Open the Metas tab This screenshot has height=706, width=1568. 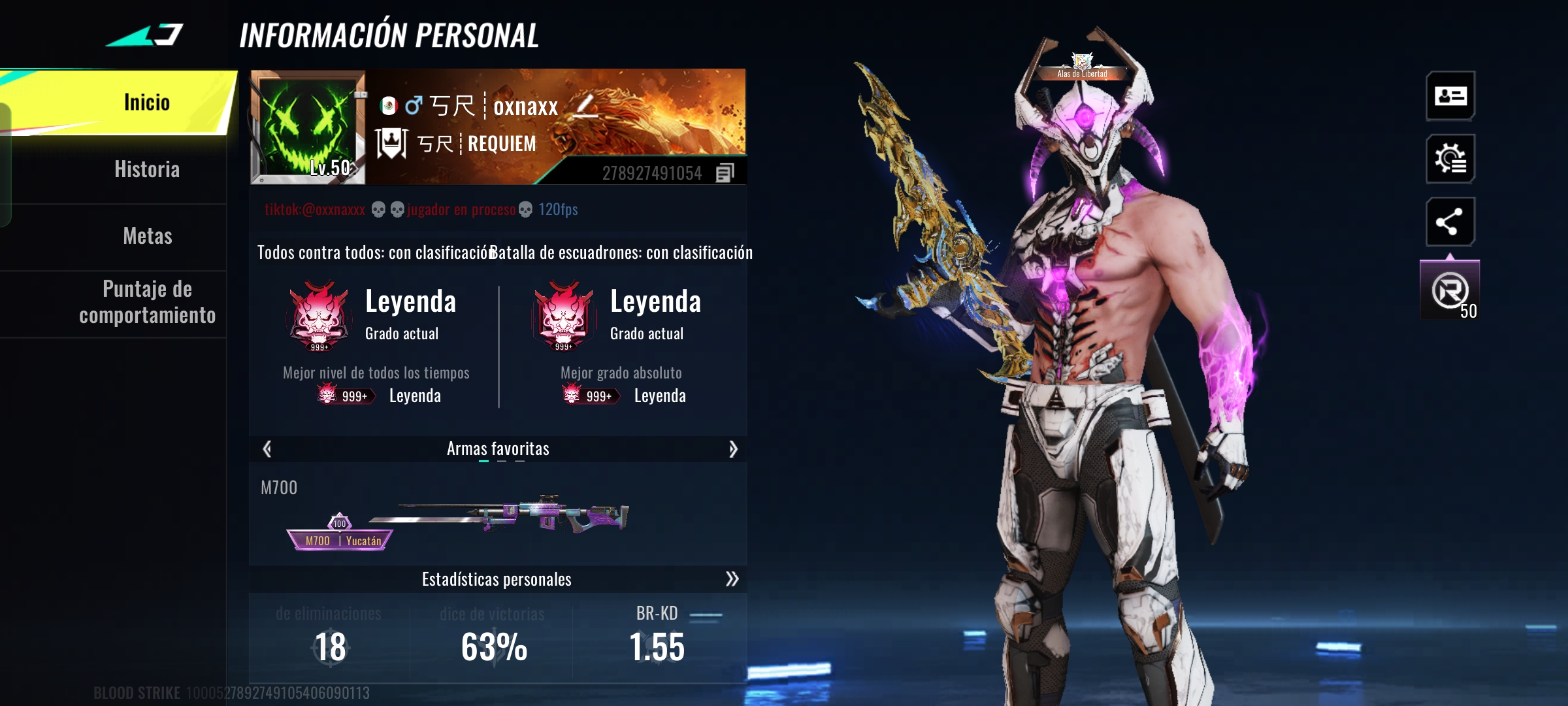[147, 236]
